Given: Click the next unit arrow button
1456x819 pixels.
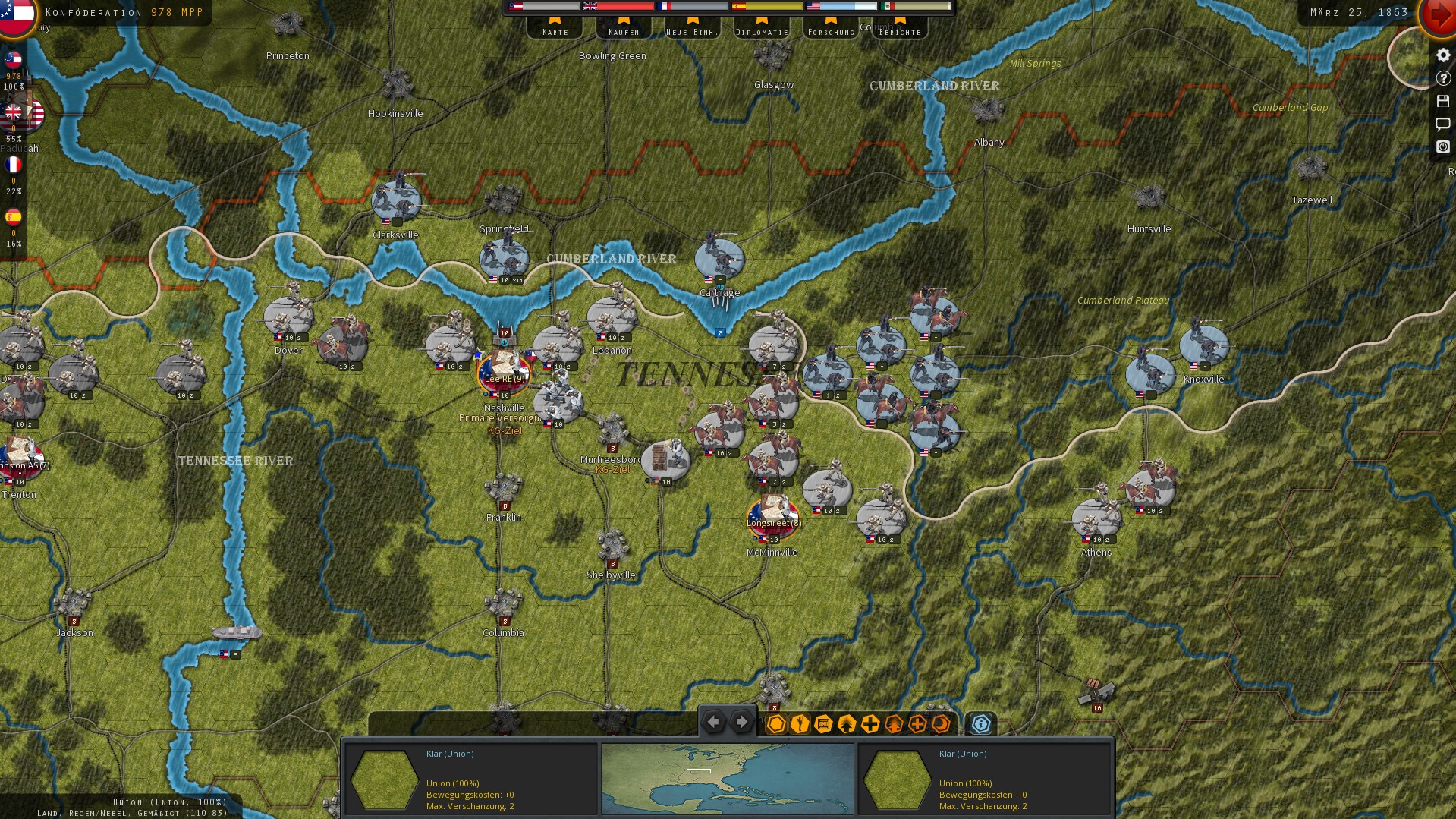Looking at the screenshot, I should point(741,722).
